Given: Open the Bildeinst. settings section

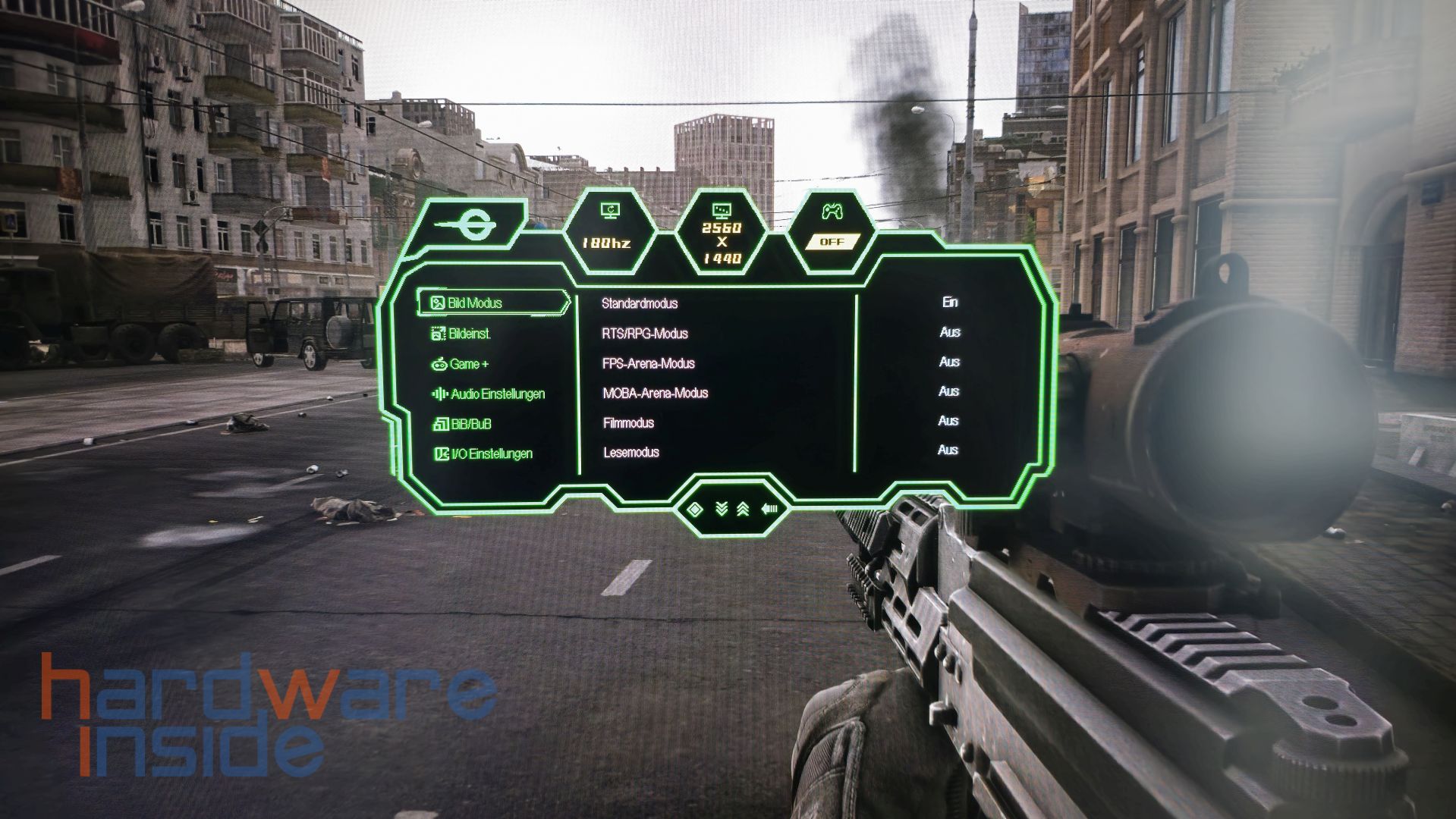Looking at the screenshot, I should (469, 333).
